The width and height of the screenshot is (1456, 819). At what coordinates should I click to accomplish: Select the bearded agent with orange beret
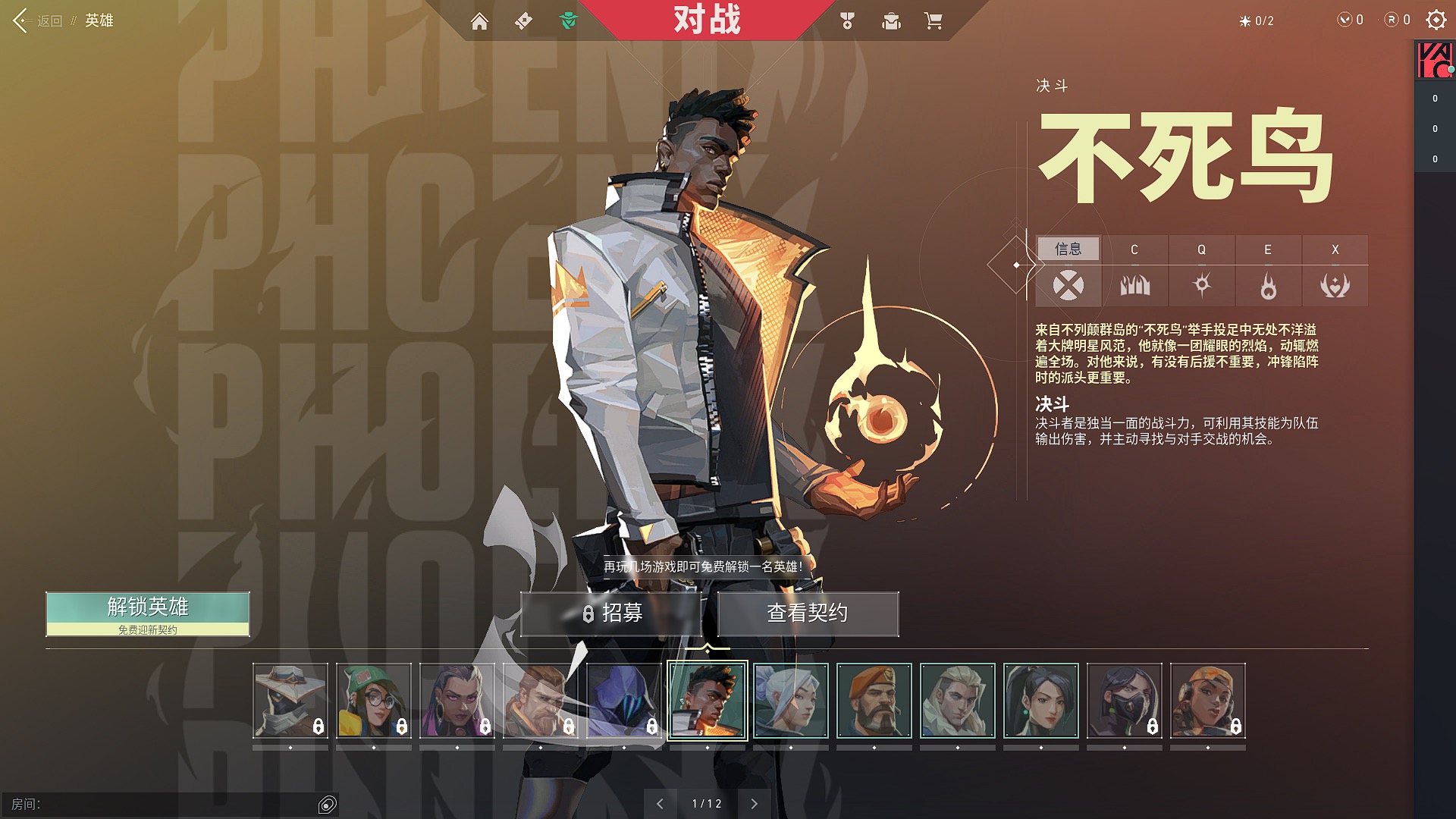(874, 701)
